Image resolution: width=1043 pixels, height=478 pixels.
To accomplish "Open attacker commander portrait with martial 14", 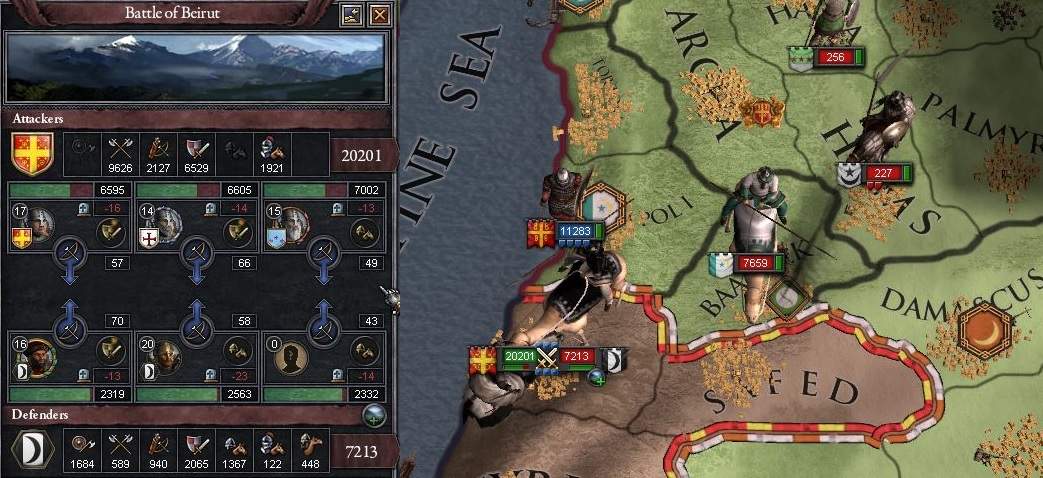I will (167, 224).
